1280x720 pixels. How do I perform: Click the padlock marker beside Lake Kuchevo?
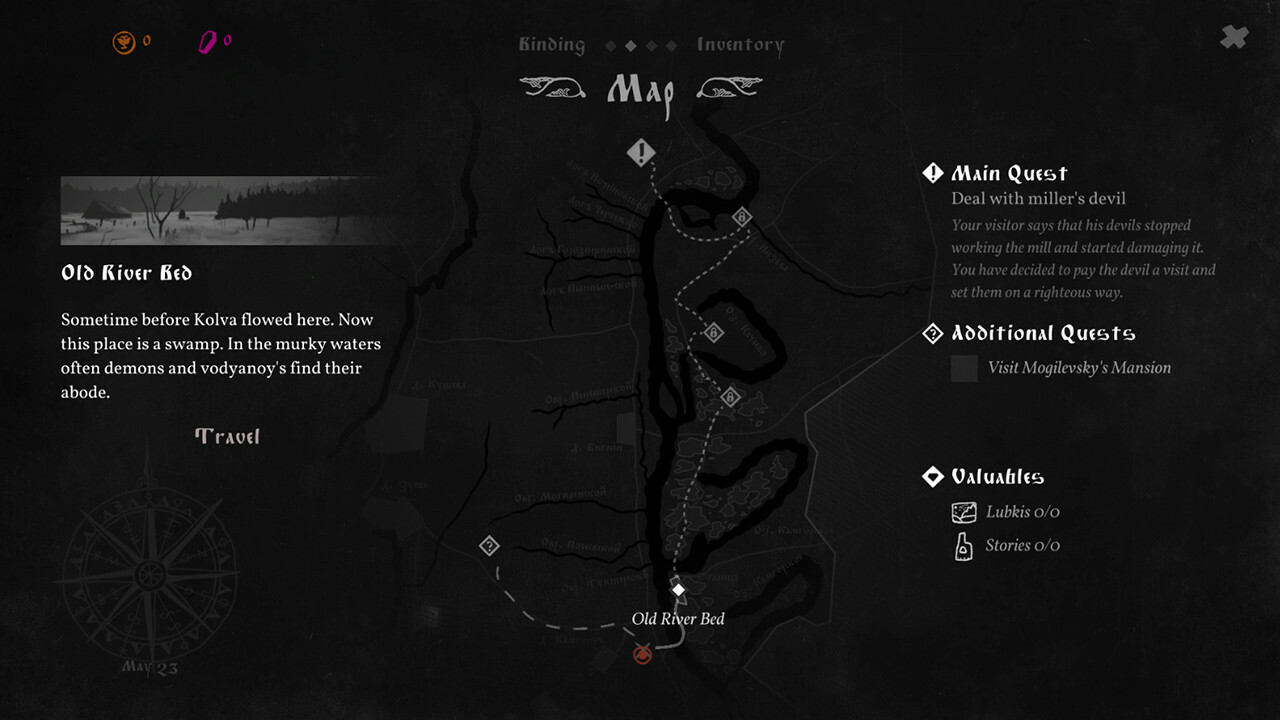click(713, 331)
